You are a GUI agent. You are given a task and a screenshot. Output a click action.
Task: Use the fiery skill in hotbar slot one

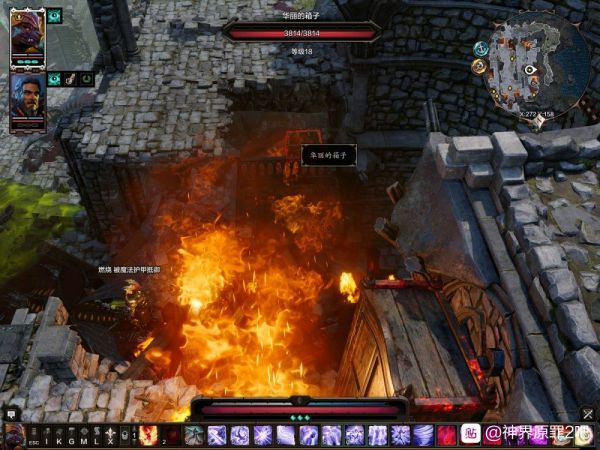pyautogui.click(x=149, y=435)
